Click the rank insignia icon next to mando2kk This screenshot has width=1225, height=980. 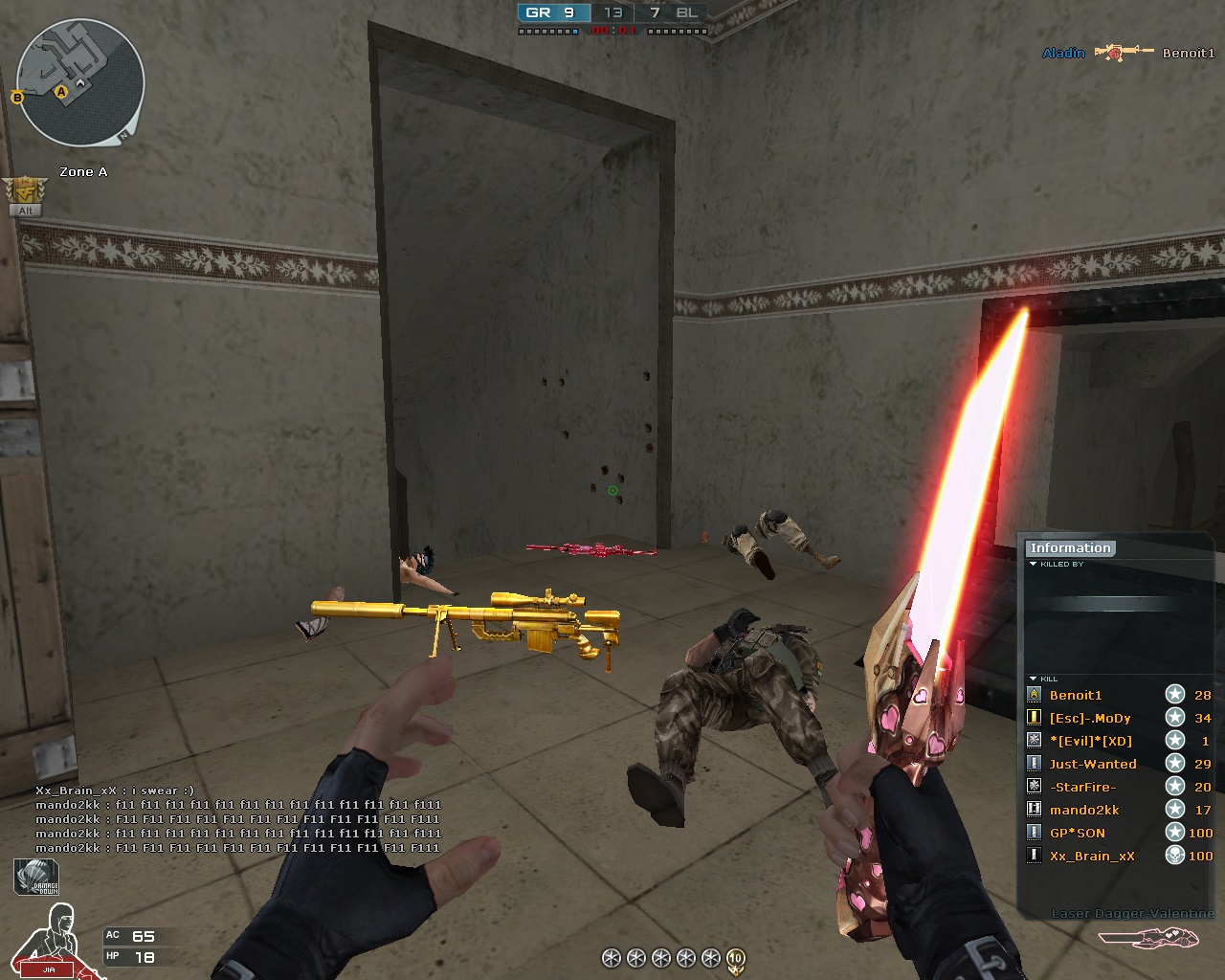(x=1033, y=809)
